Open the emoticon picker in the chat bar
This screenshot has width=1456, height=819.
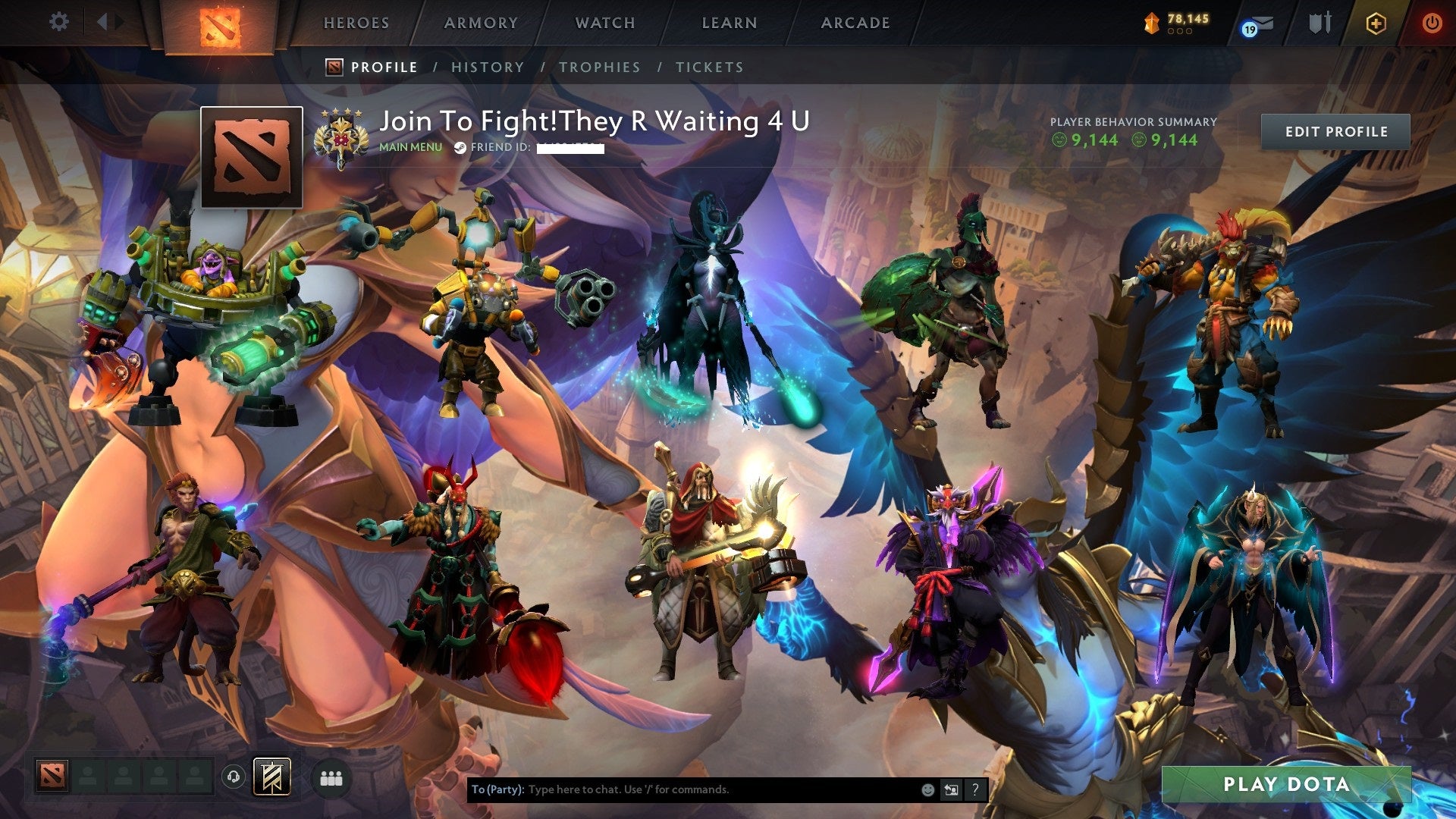(927, 789)
